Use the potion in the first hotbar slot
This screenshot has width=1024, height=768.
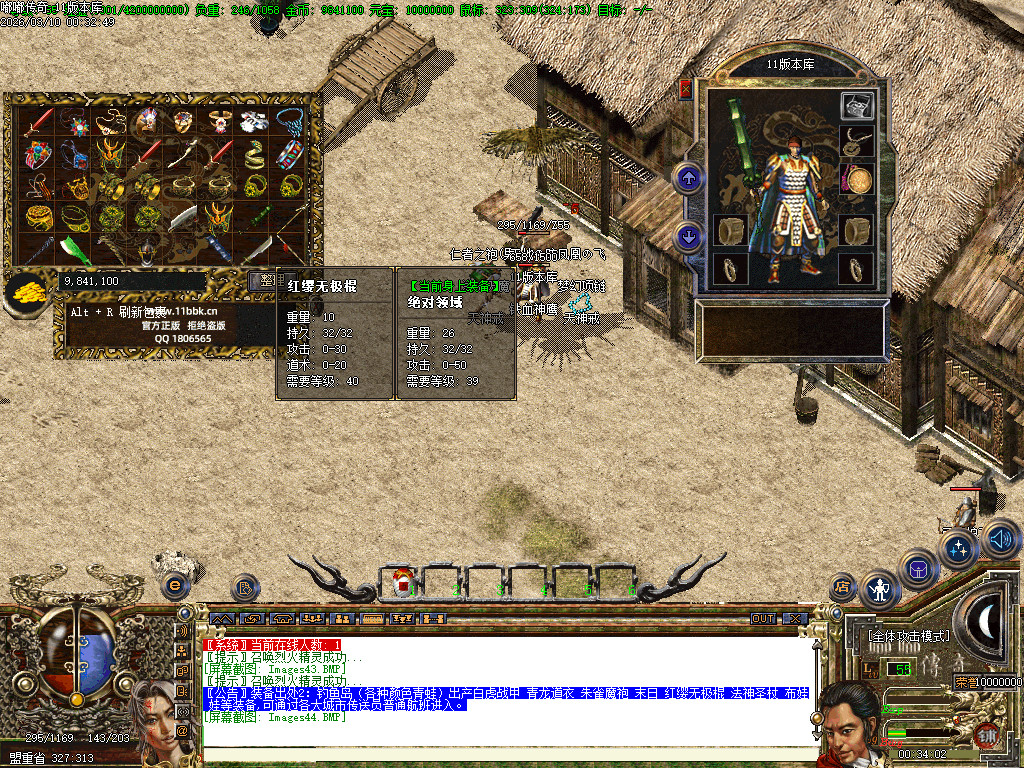pos(402,580)
